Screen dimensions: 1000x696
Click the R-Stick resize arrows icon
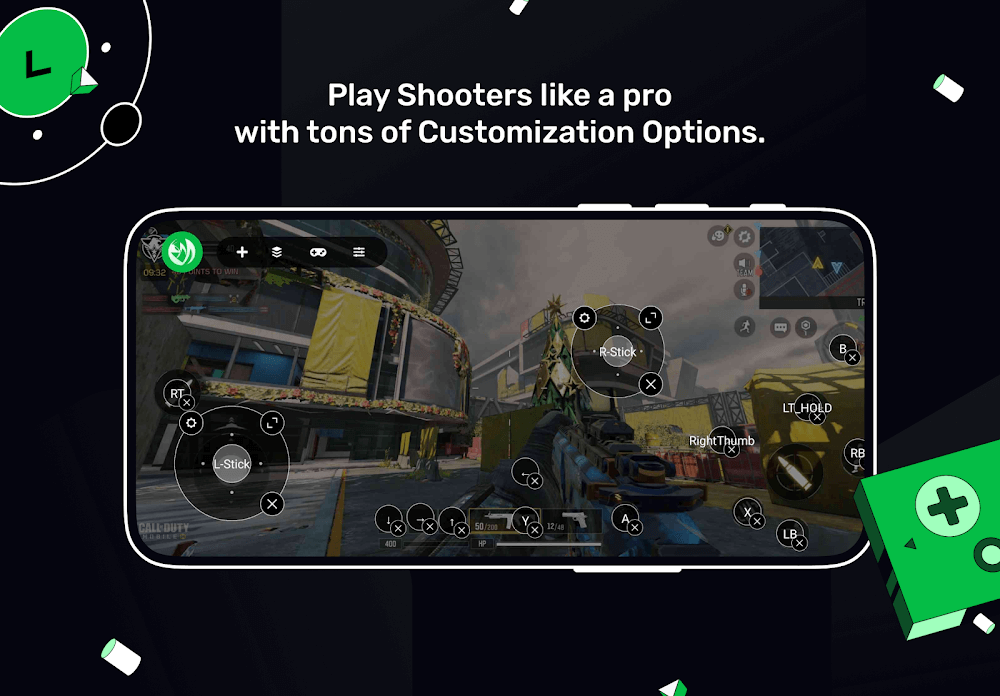tap(650, 319)
